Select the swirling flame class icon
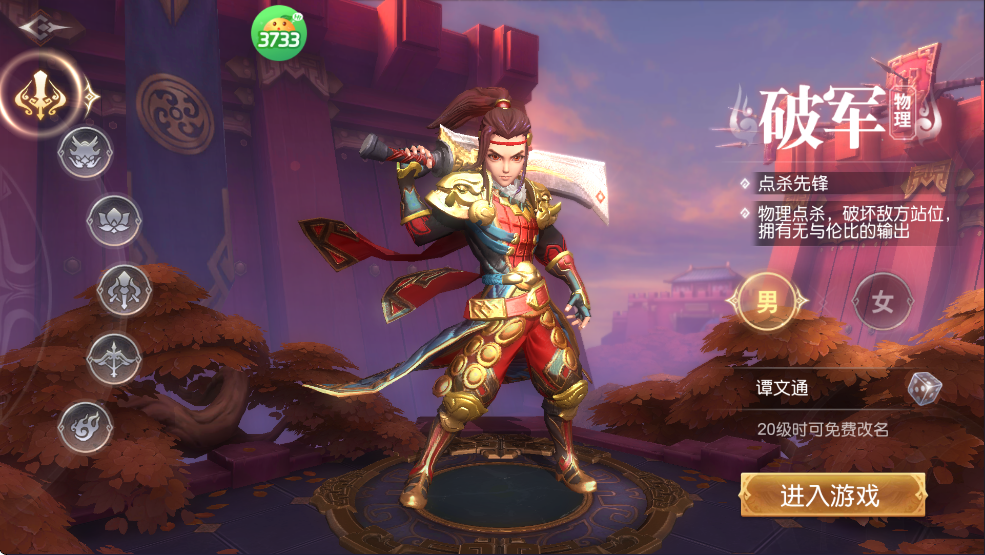Image resolution: width=985 pixels, height=555 pixels. tap(85, 427)
